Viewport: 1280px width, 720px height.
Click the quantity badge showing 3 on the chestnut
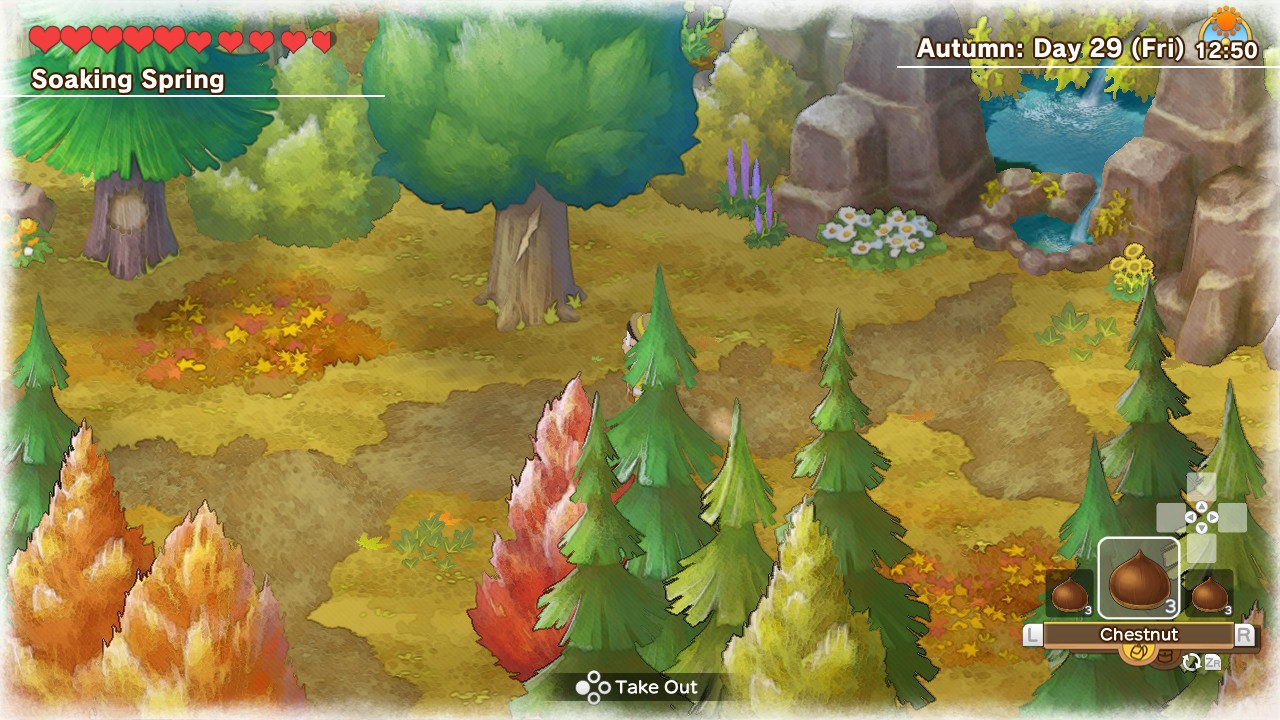(x=1170, y=605)
